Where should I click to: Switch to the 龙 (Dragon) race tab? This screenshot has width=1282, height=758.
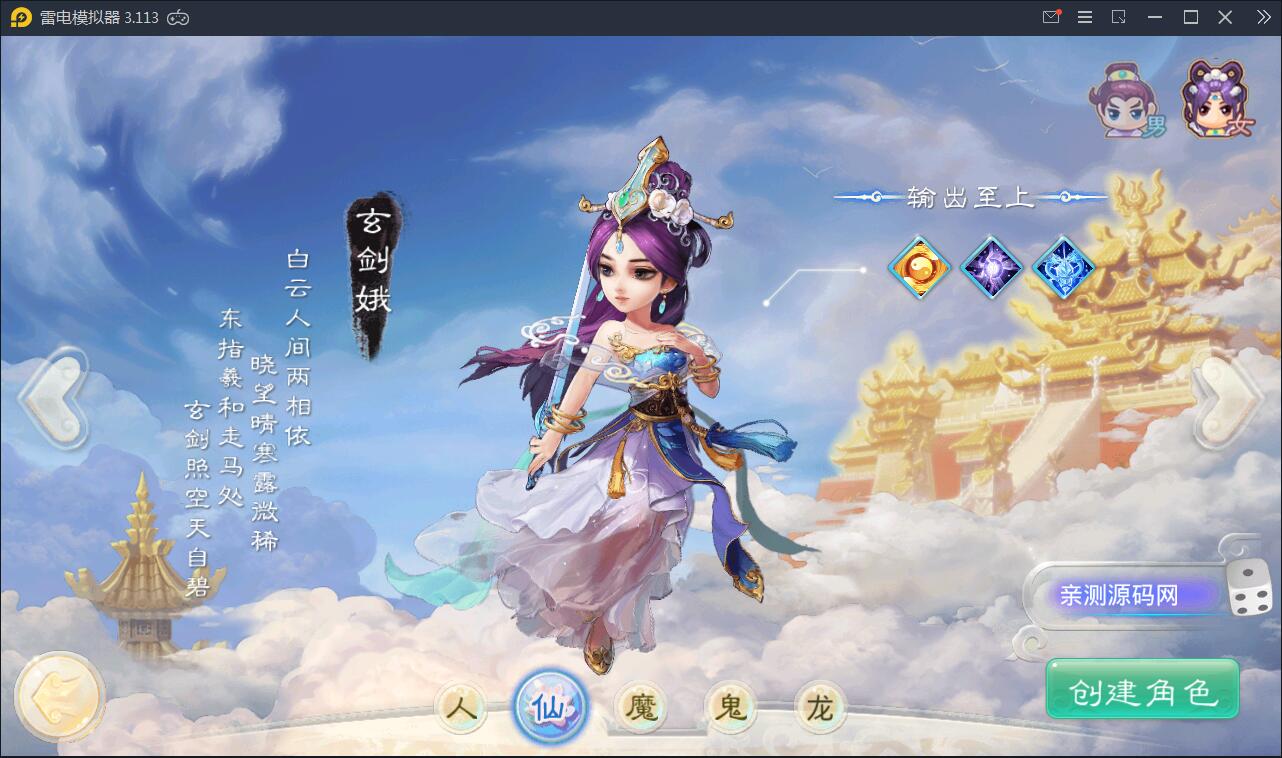(820, 705)
